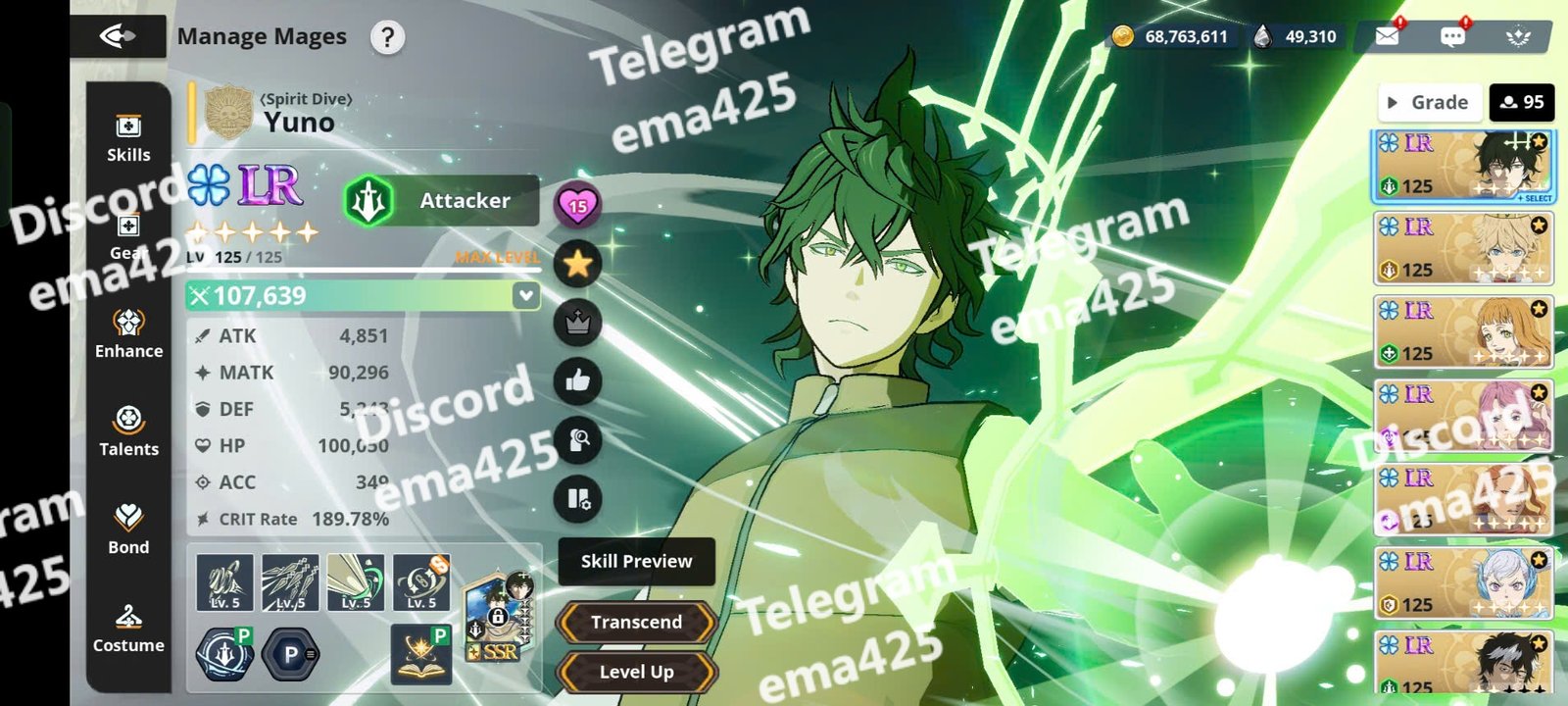The height and width of the screenshot is (706, 1568).
Task: Select the silver-haired mage in the roster list
Action: click(x=1463, y=584)
